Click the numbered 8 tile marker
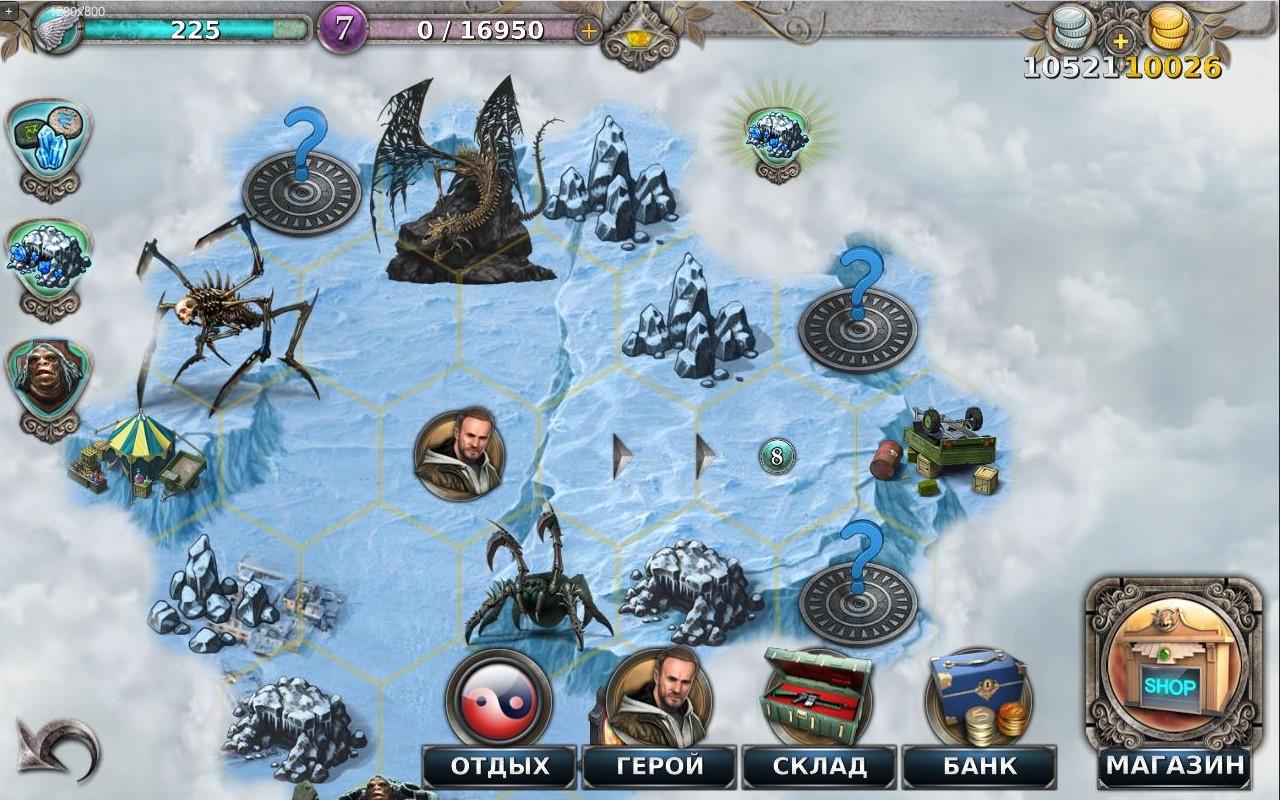 777,455
